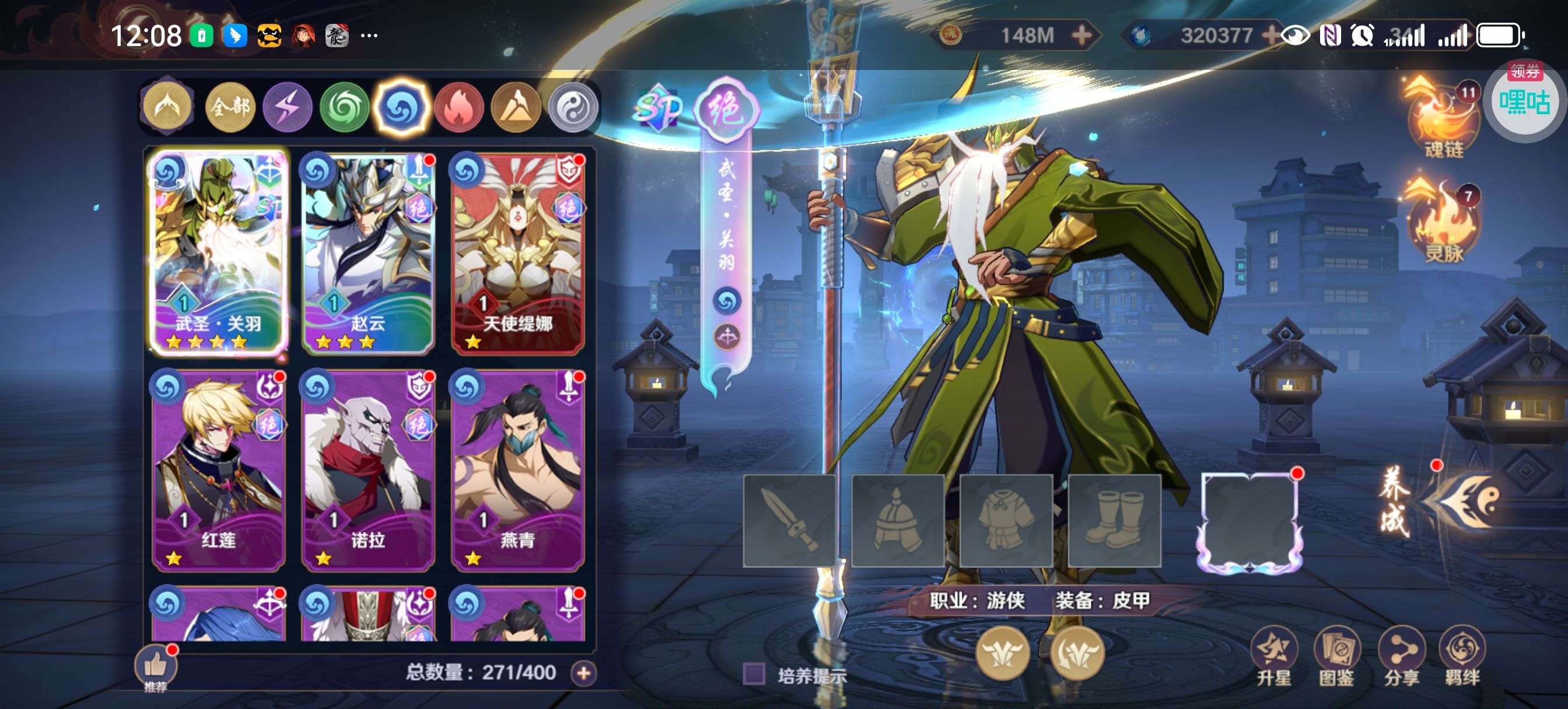Select the 赵云 hero card
Screen dimensions: 1568x709
pos(367,253)
